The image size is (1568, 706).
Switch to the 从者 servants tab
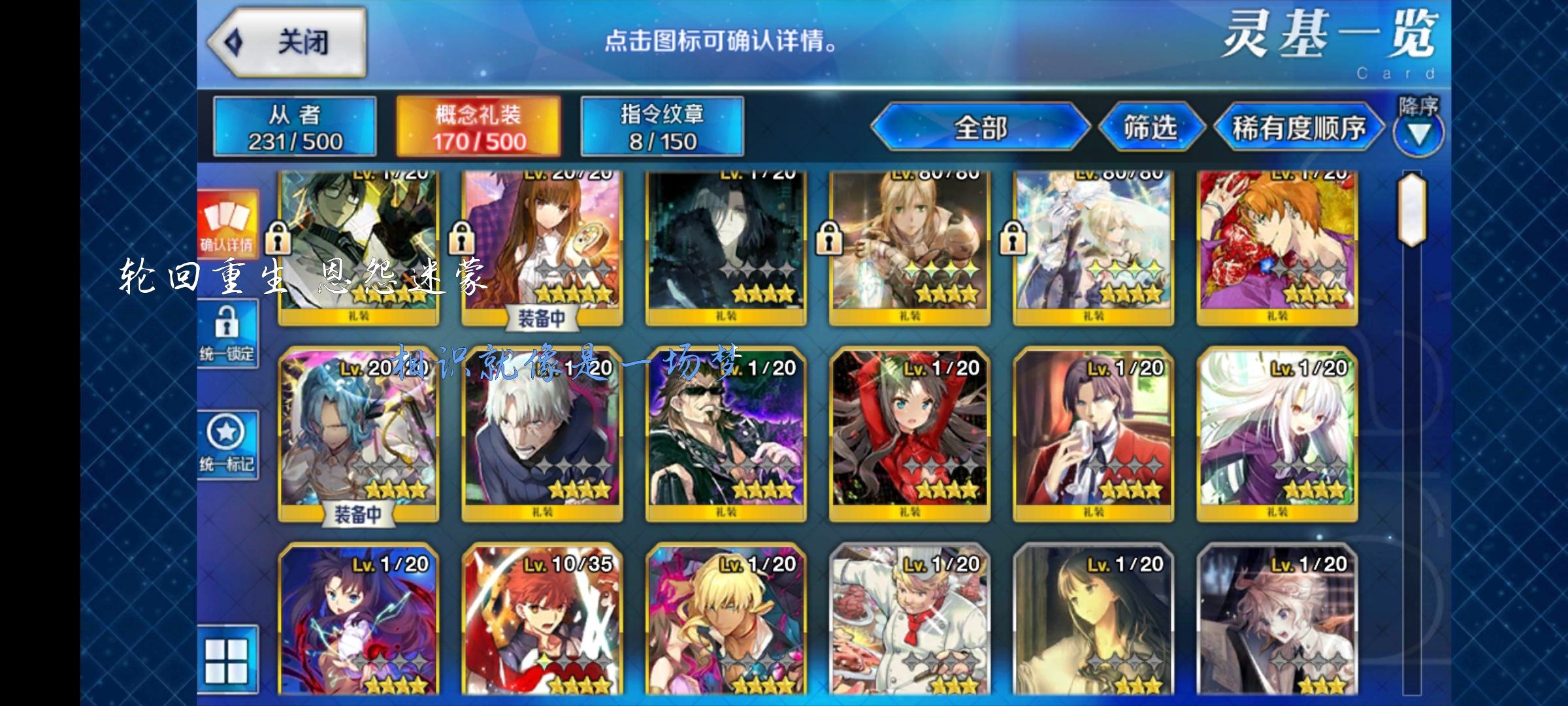(x=295, y=127)
